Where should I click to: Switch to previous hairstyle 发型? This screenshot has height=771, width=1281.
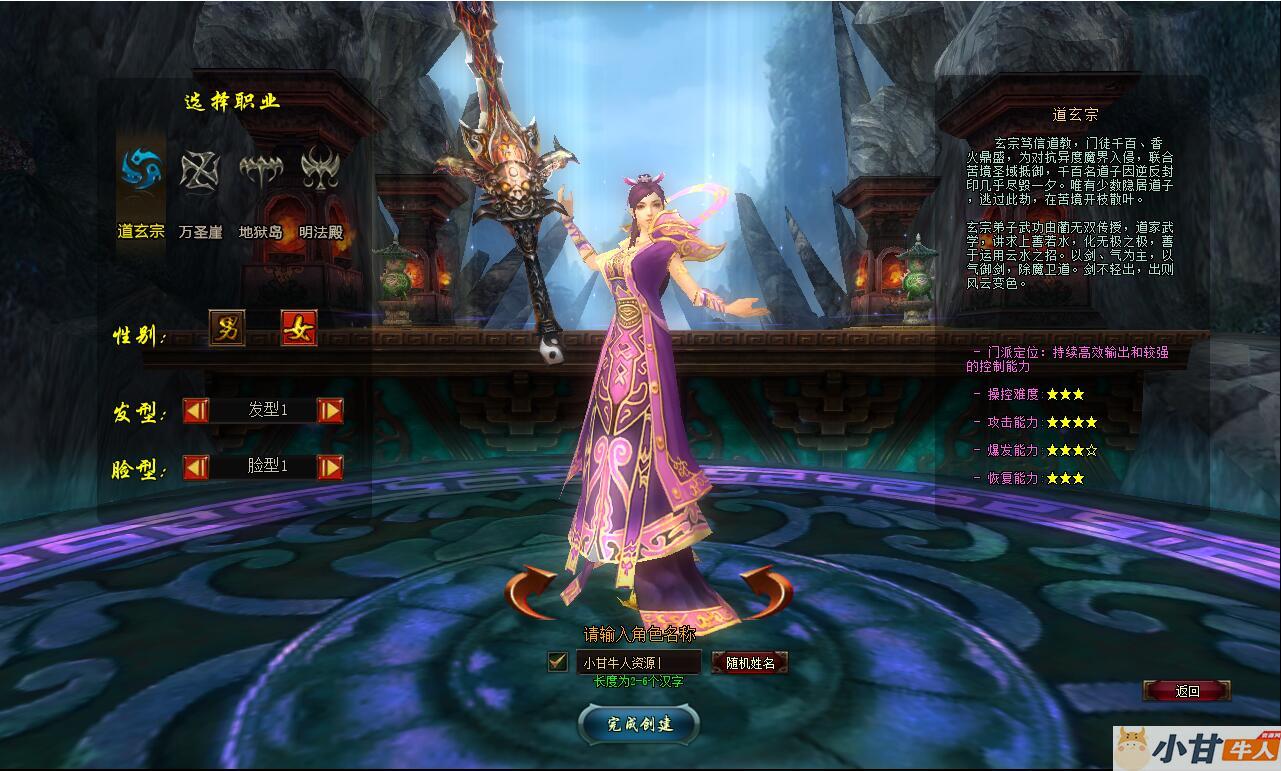[196, 410]
